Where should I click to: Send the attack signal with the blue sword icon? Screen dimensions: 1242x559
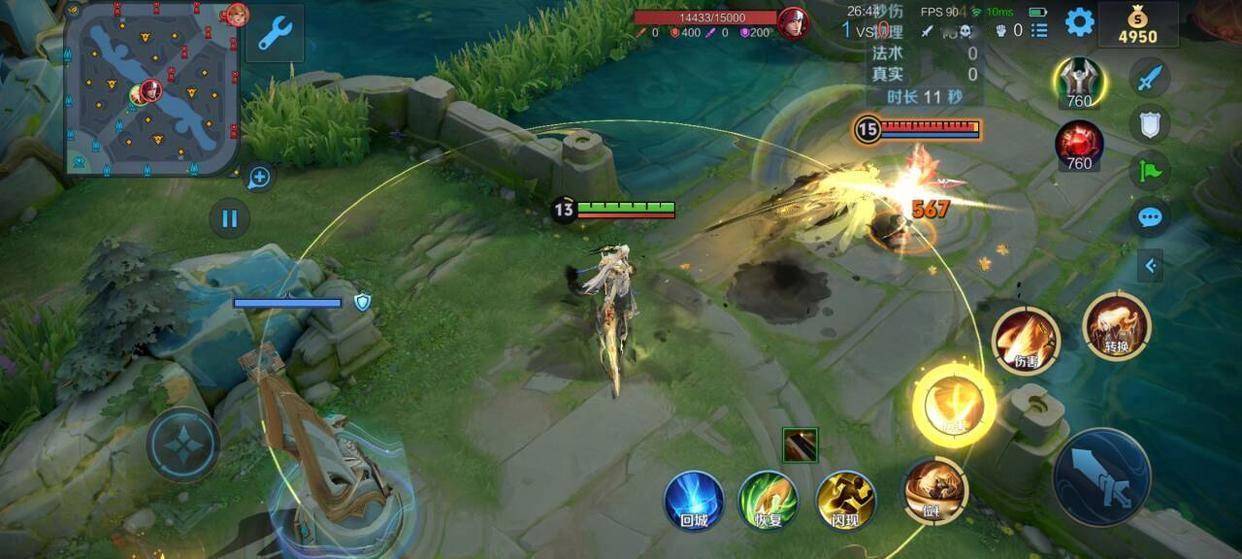tap(1149, 78)
